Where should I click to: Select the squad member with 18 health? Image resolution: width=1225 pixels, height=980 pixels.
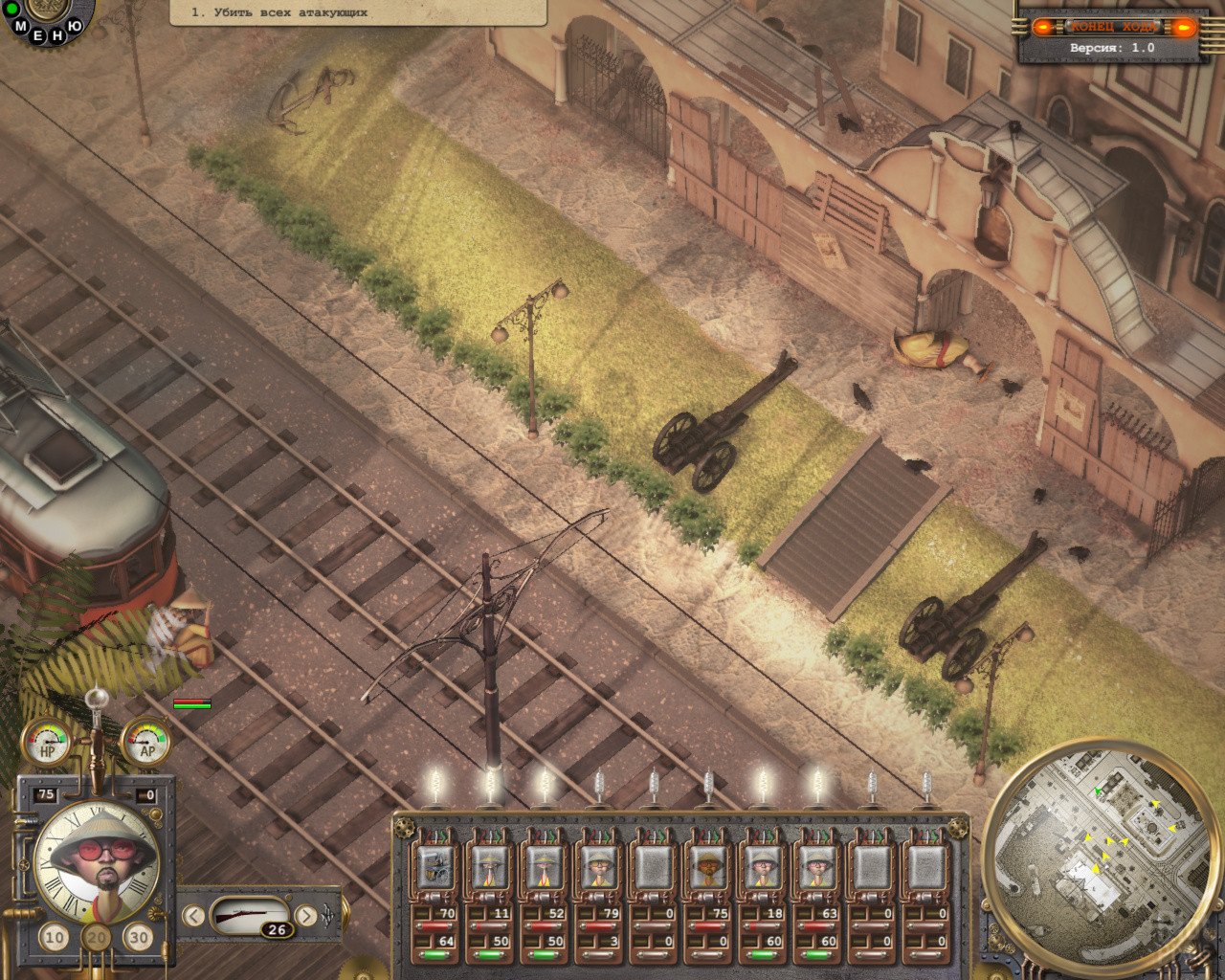tap(763, 867)
